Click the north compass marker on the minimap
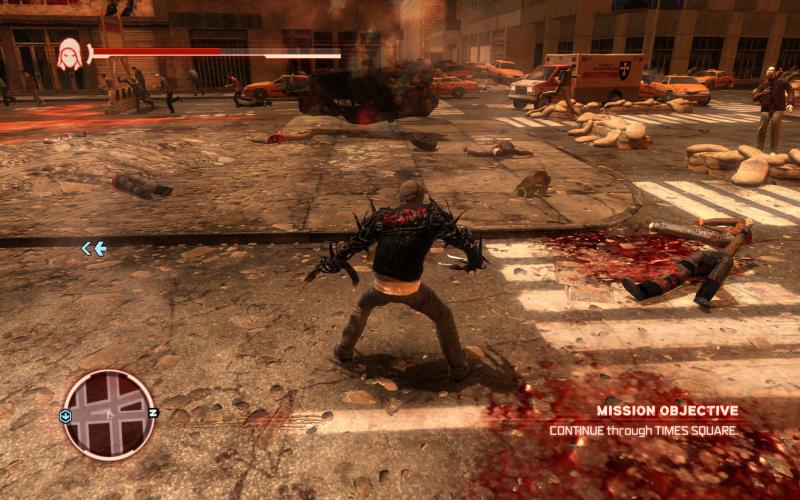Screen dimensions: 800x500 point(153,412)
